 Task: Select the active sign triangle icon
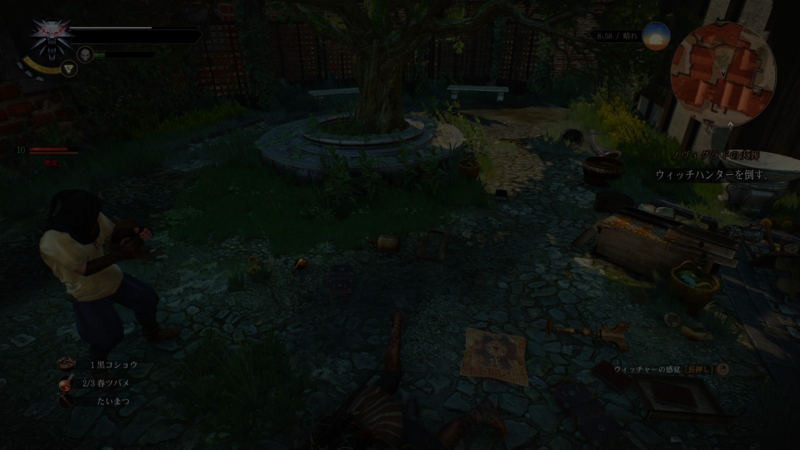pos(68,69)
